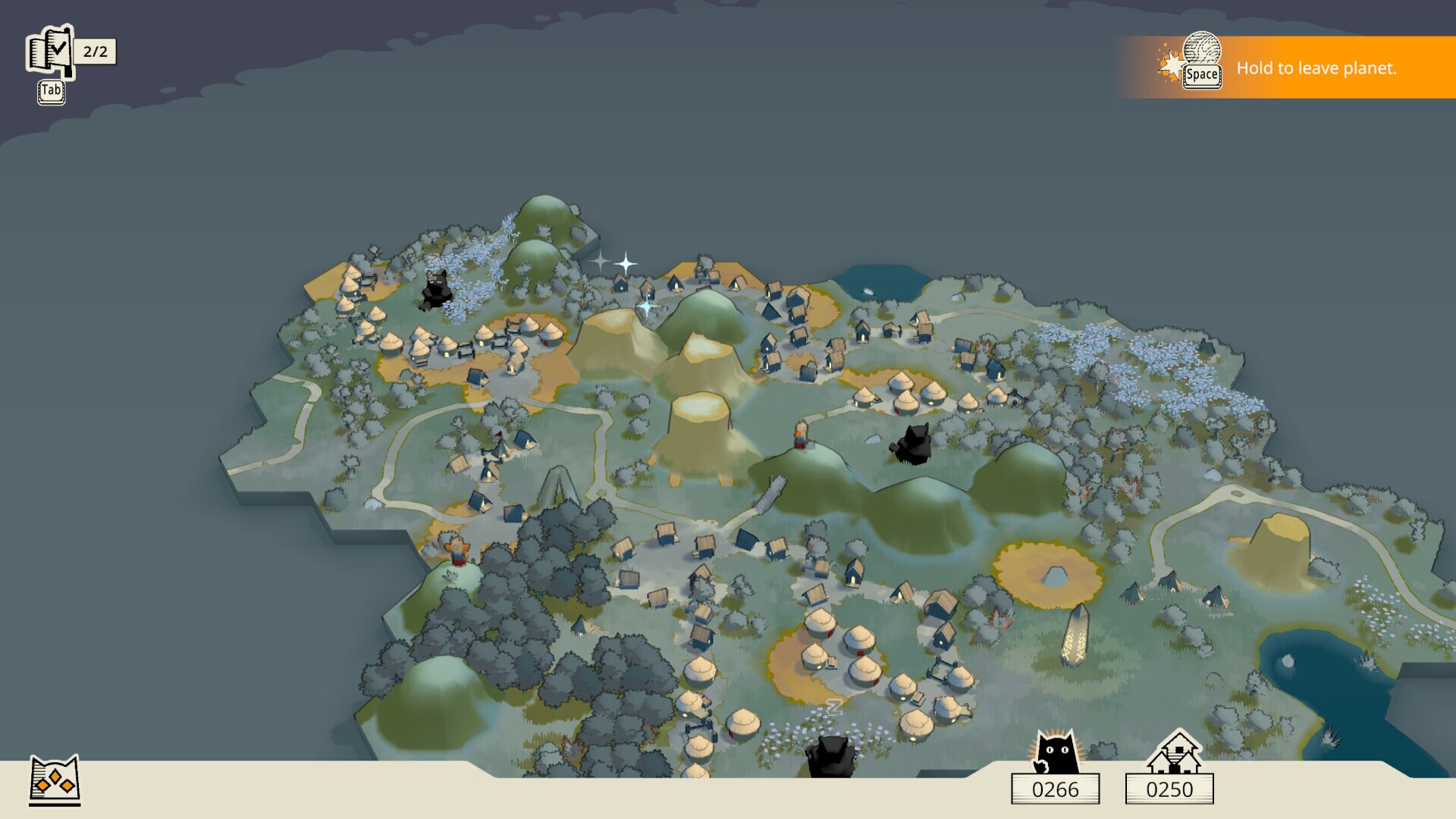Click the on-screen Space key icon

1203,76
